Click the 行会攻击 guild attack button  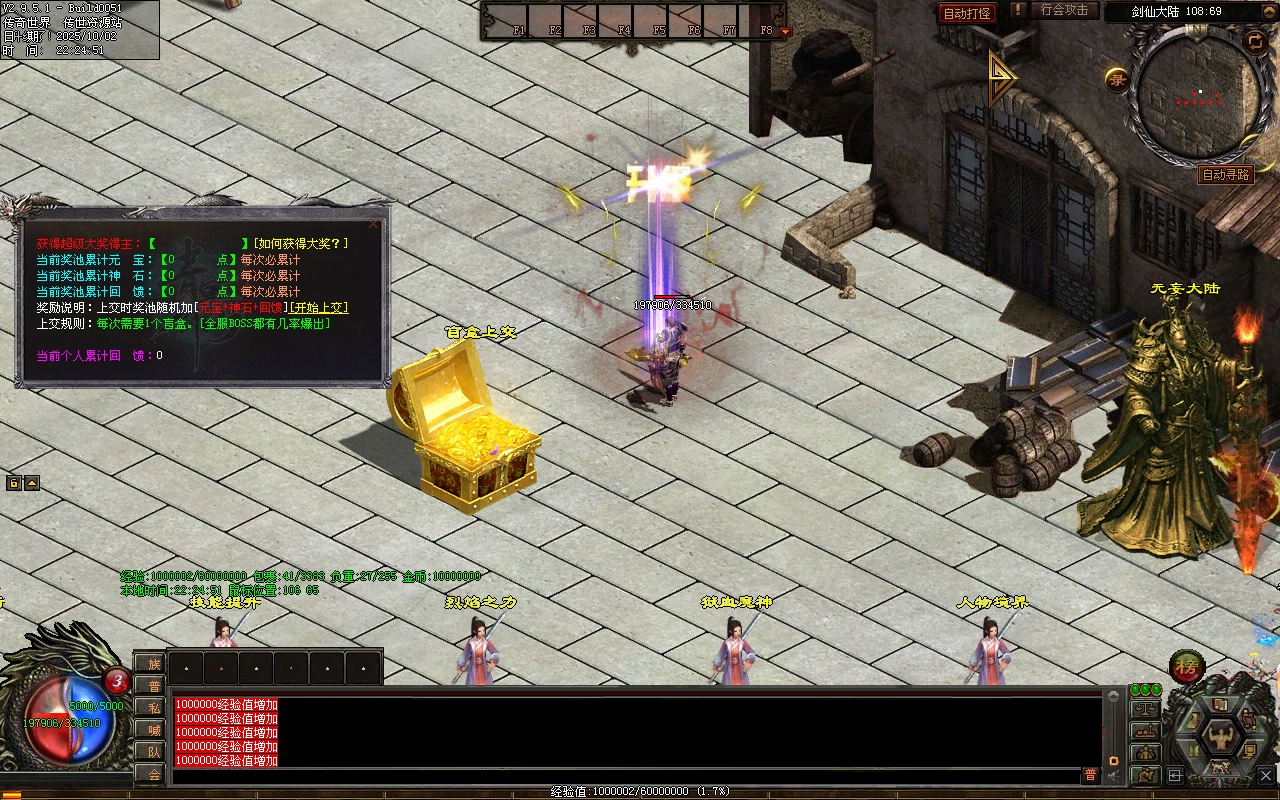click(x=1064, y=10)
